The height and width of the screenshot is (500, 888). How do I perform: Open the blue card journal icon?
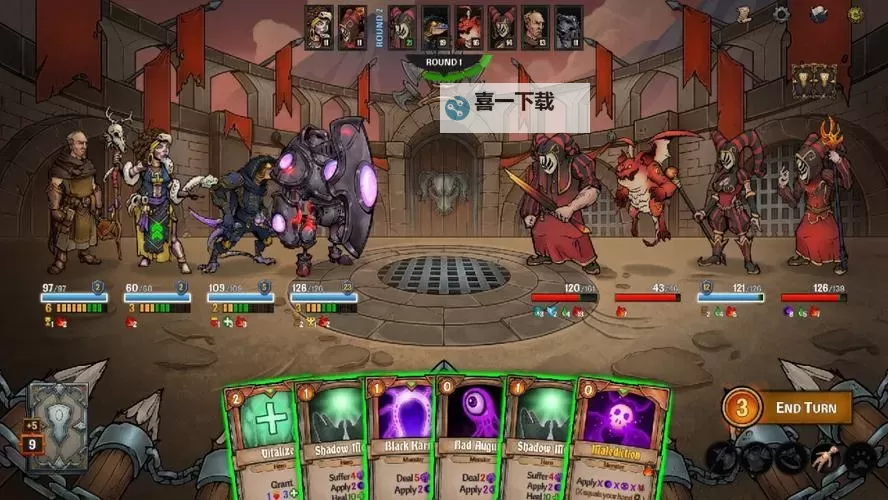818,14
